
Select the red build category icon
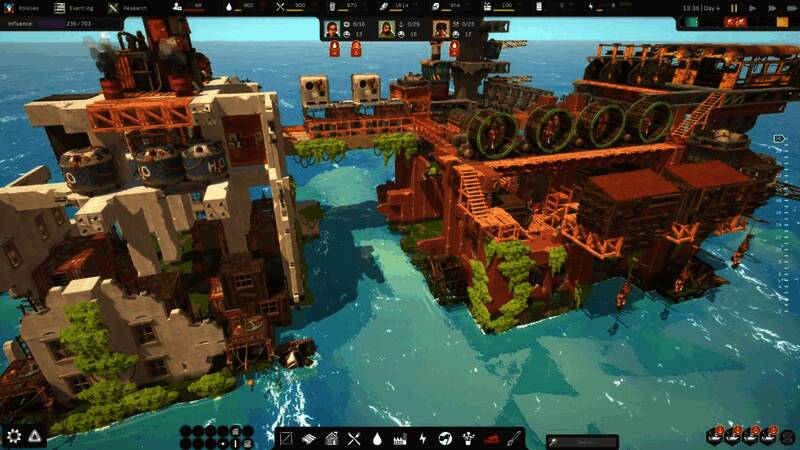point(491,438)
